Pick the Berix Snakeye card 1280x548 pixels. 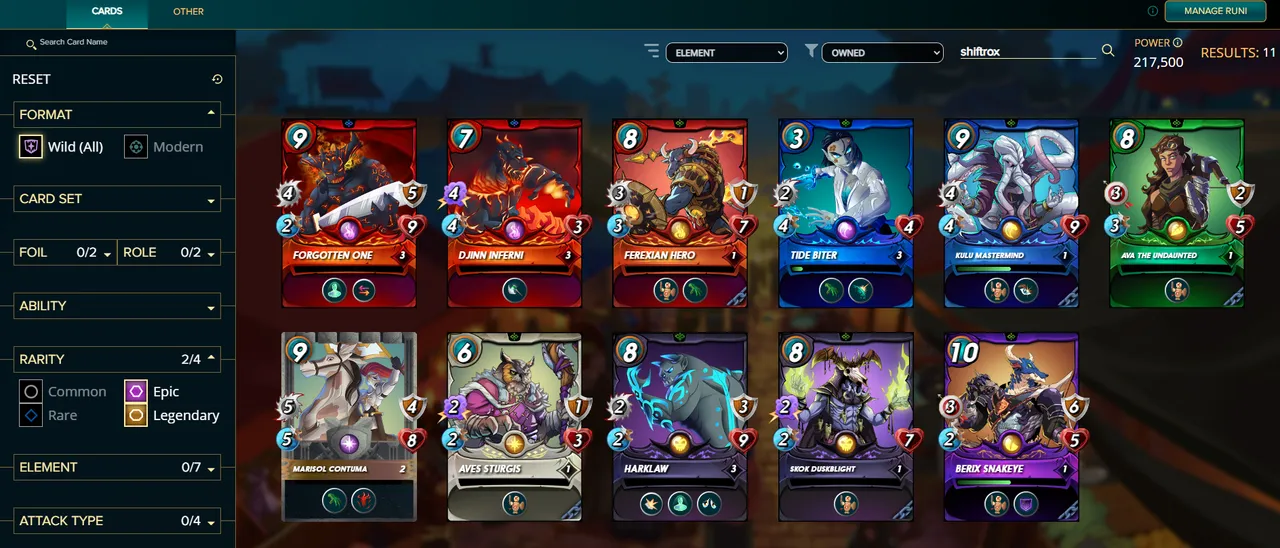click(x=1011, y=426)
